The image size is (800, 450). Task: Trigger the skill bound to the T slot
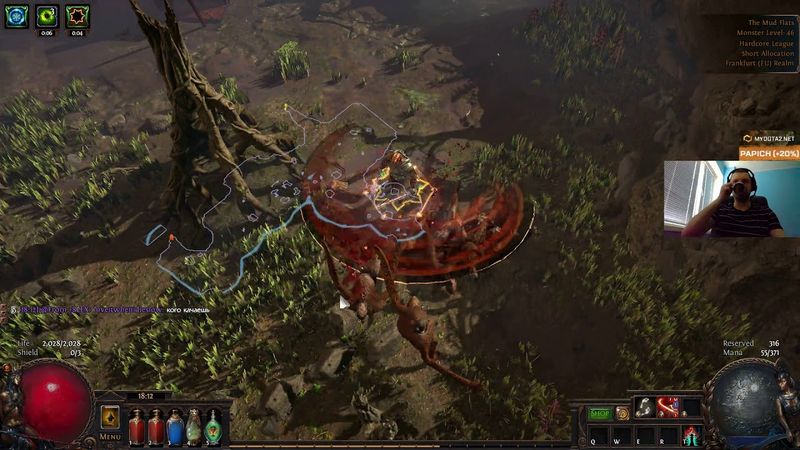pos(690,436)
